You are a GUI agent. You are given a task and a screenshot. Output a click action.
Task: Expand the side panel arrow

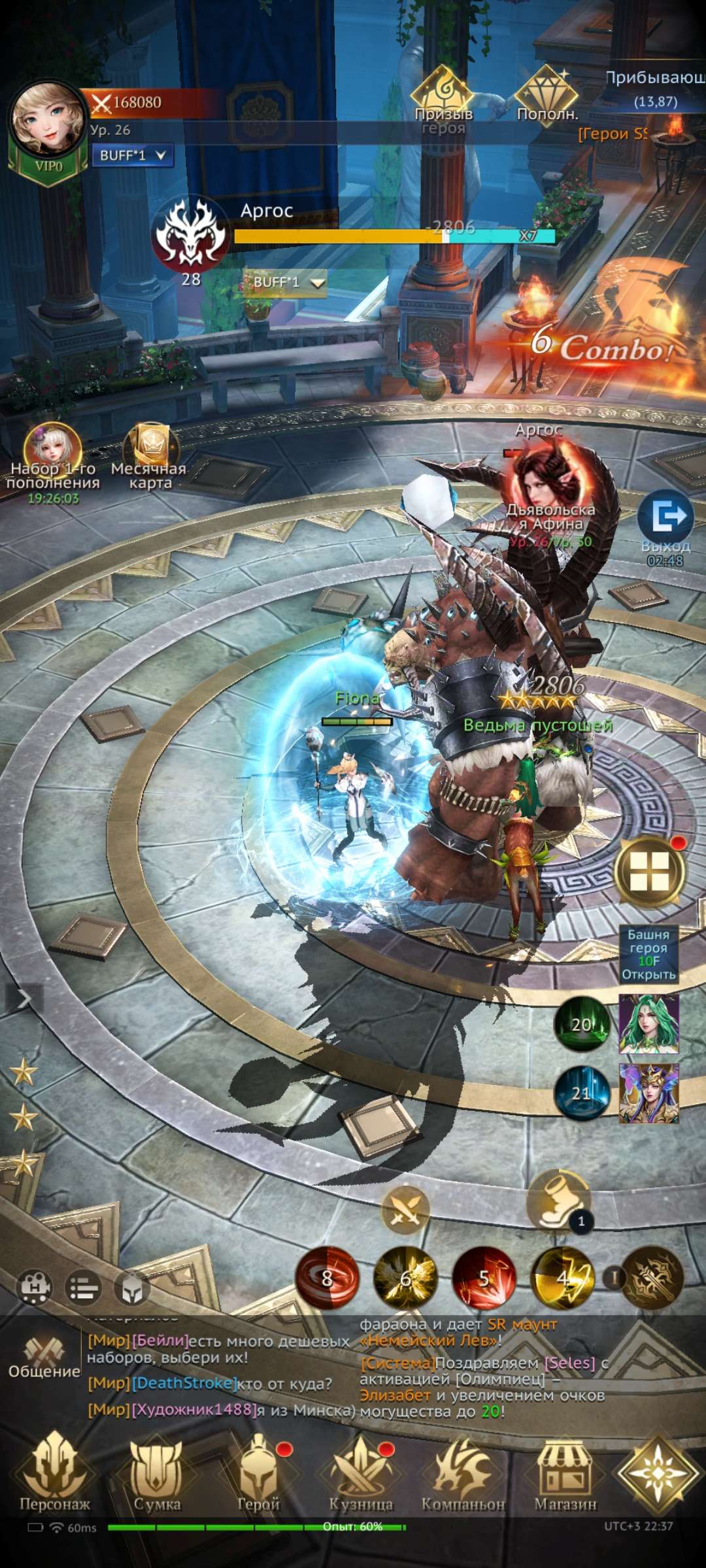(24, 999)
